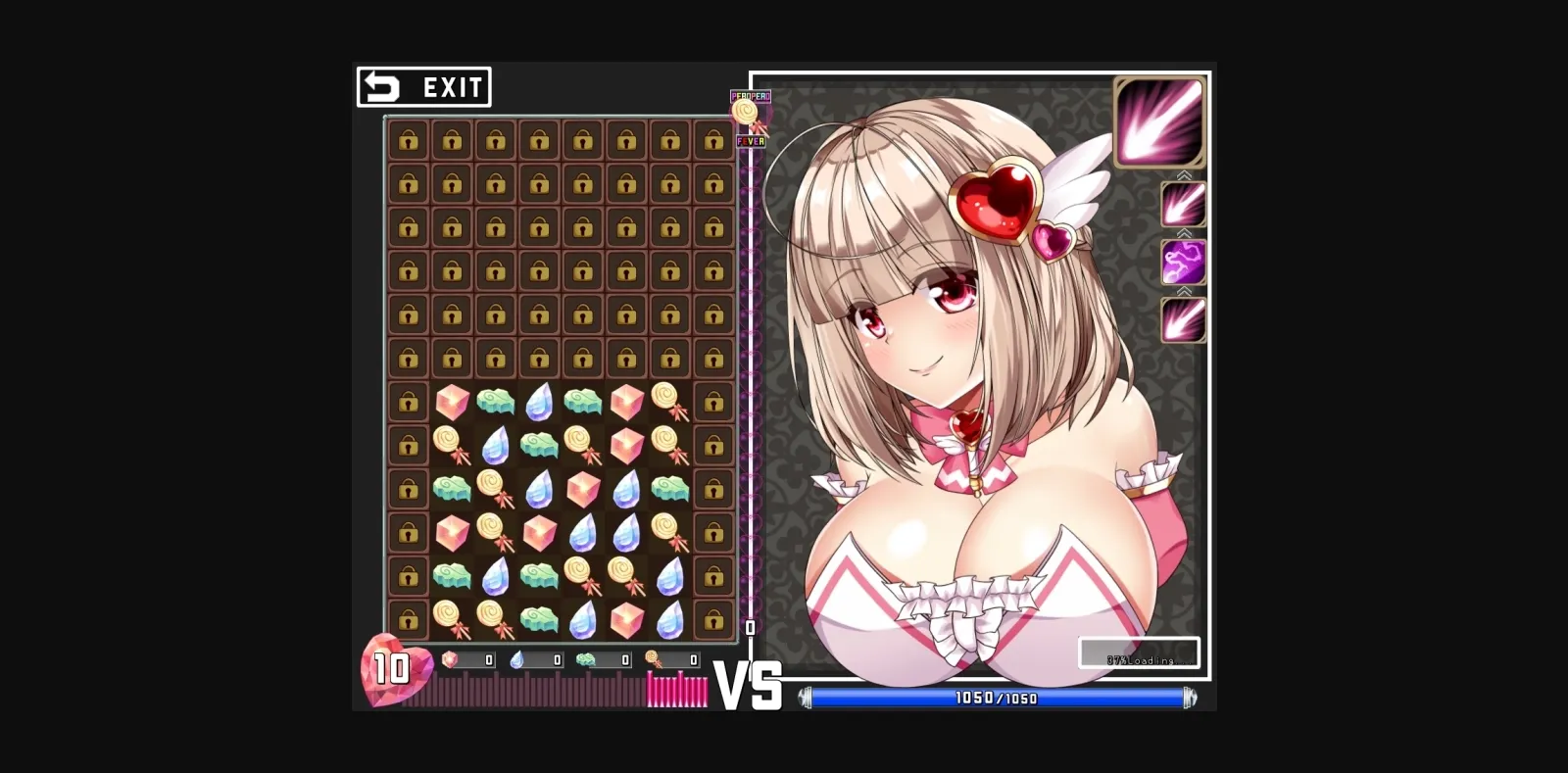The width and height of the screenshot is (1568, 773).
Task: Click the 1050/1050 enemy health bar
Action: click(x=998, y=699)
